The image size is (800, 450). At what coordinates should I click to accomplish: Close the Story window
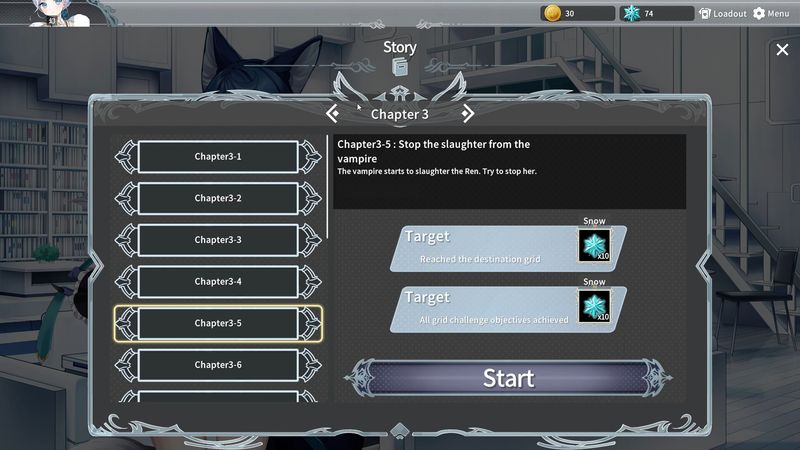tap(782, 50)
